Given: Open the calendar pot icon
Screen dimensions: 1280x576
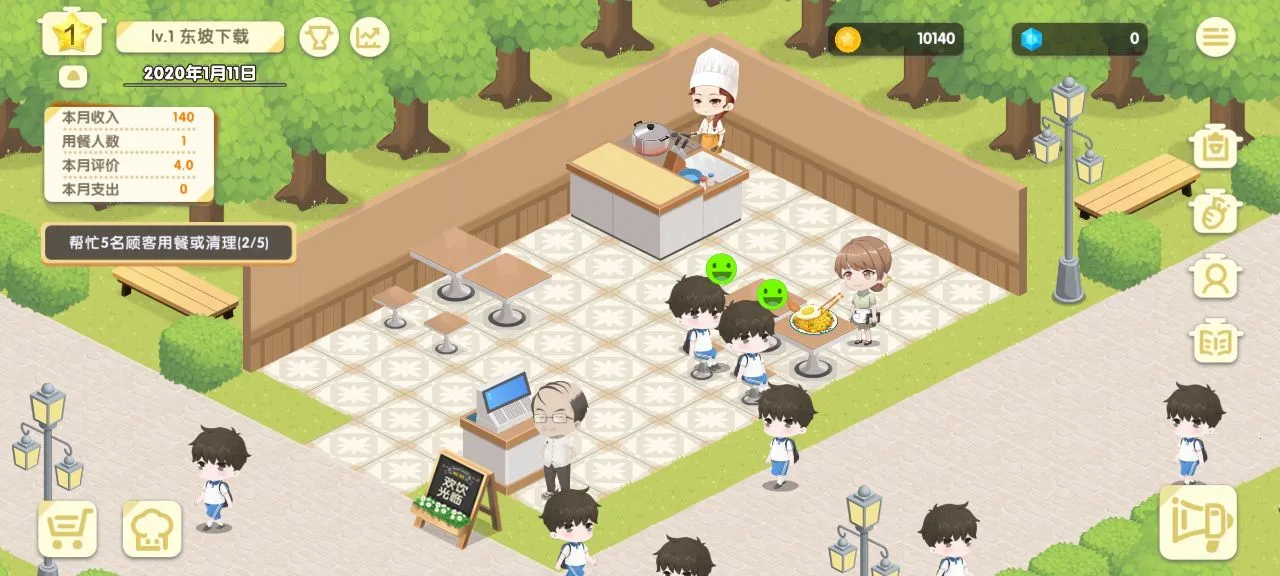Looking at the screenshot, I should pyautogui.click(x=1216, y=148).
